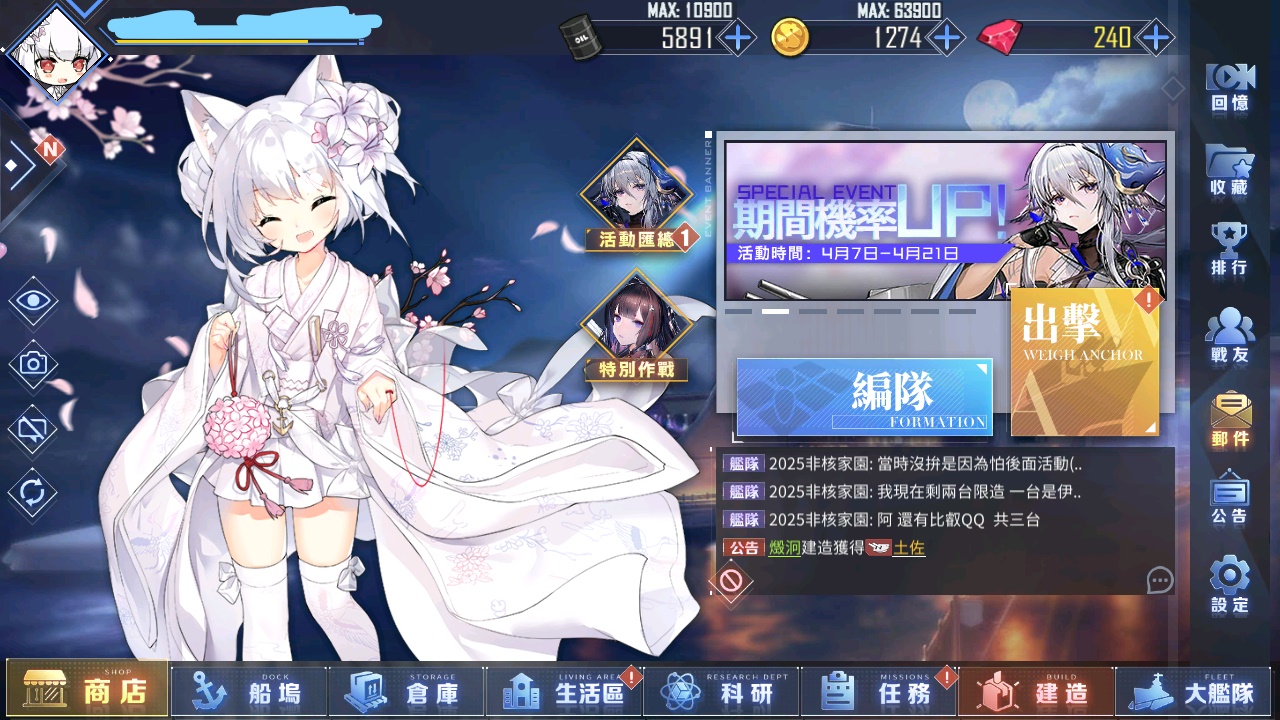Viewport: 1280px width, 720px height.
Task: Open the 戰友 friends list
Action: coord(1228,323)
